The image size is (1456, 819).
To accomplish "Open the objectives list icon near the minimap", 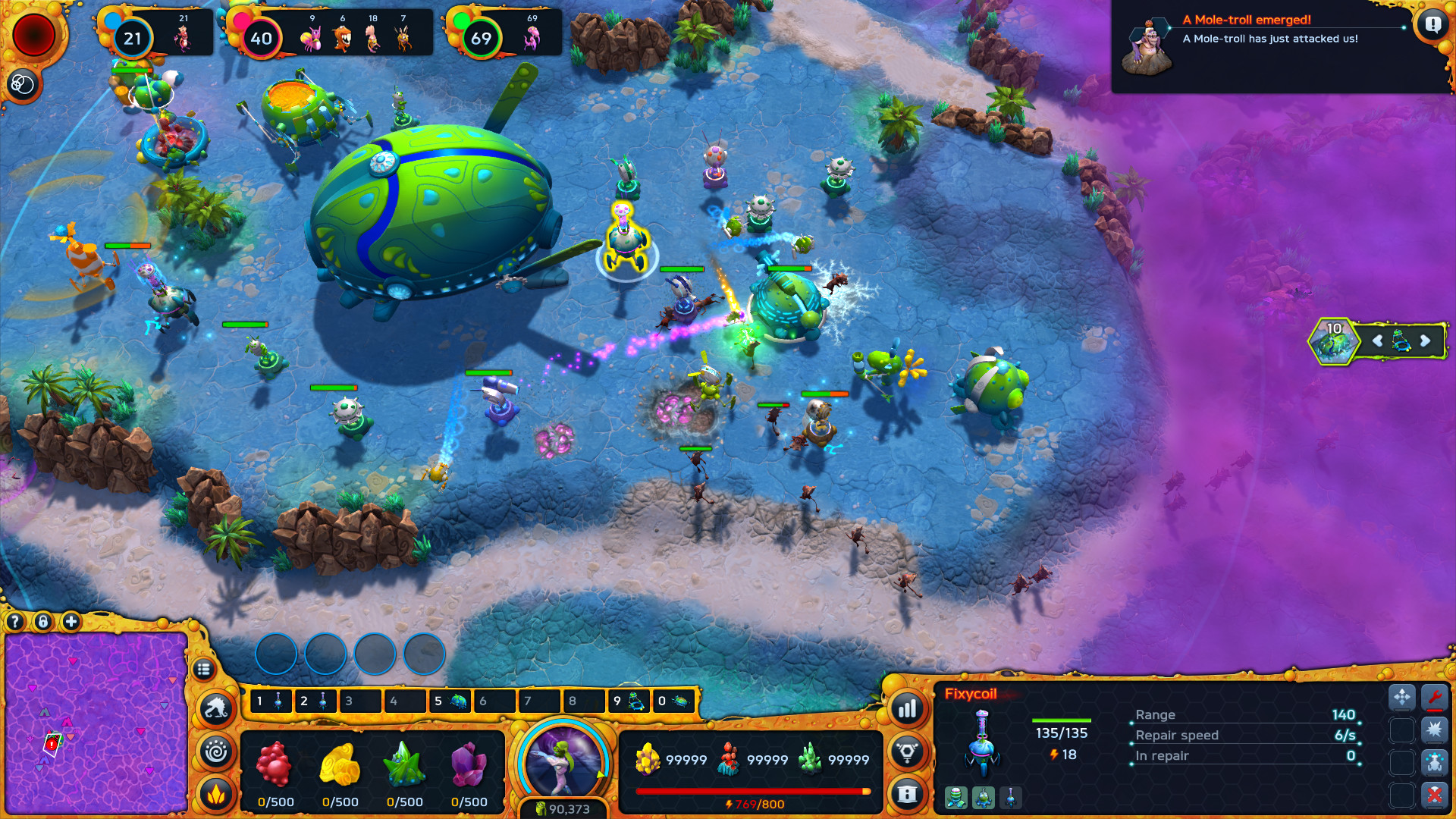I will (x=205, y=669).
